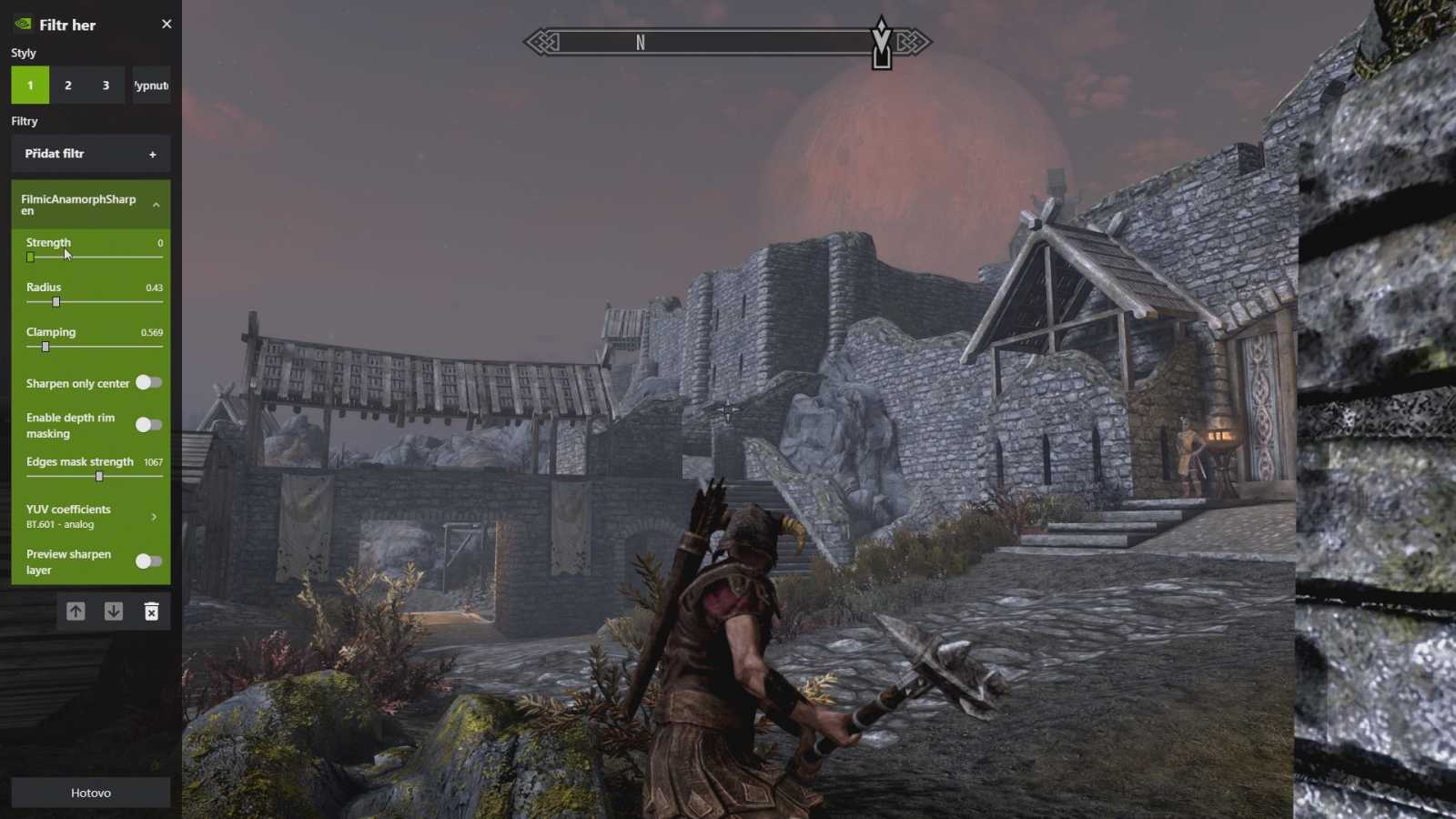Switch to style preset 3
This screenshot has height=819, width=1456.
pos(106,86)
